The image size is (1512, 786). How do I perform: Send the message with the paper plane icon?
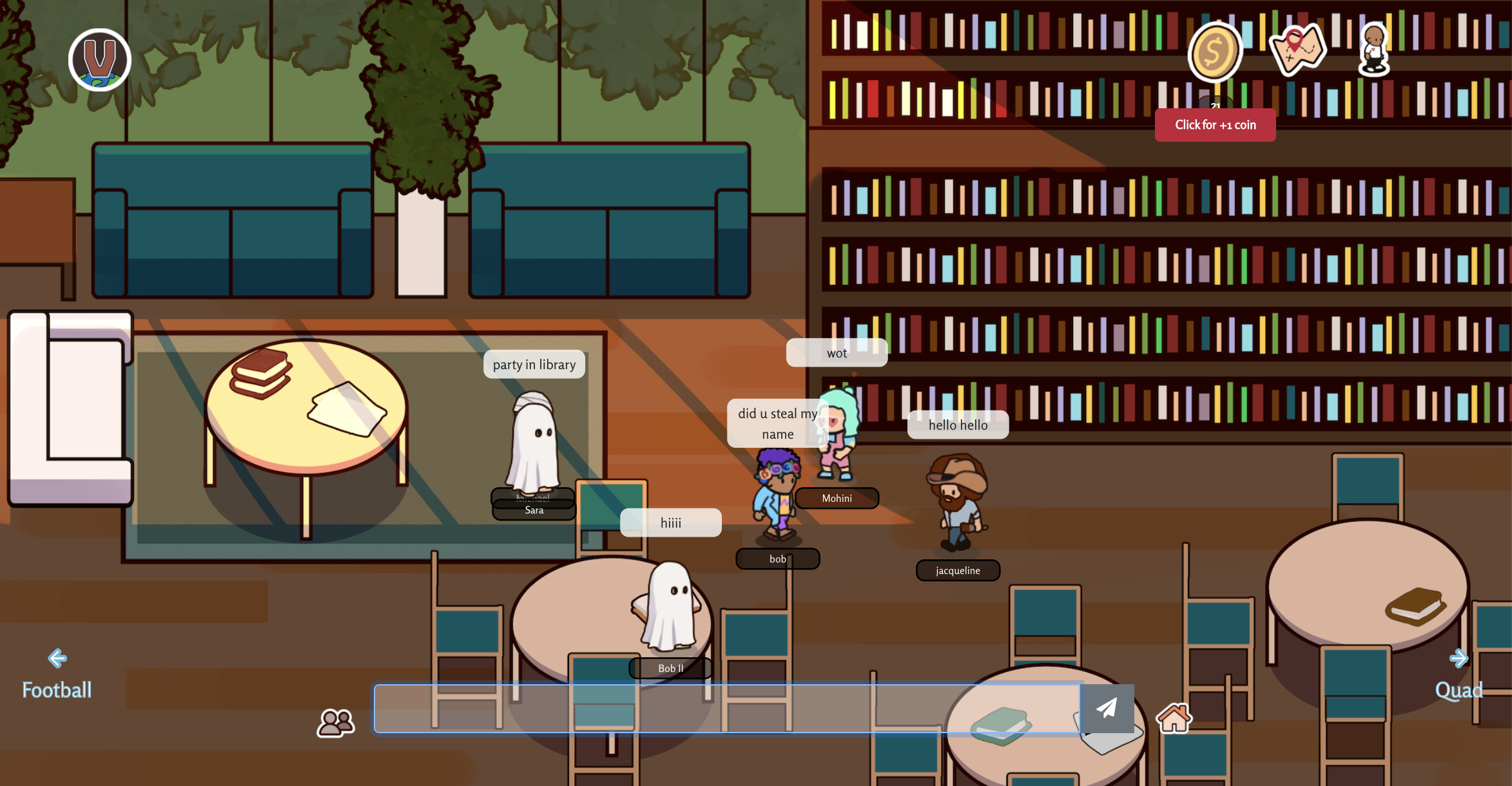coord(1107,709)
